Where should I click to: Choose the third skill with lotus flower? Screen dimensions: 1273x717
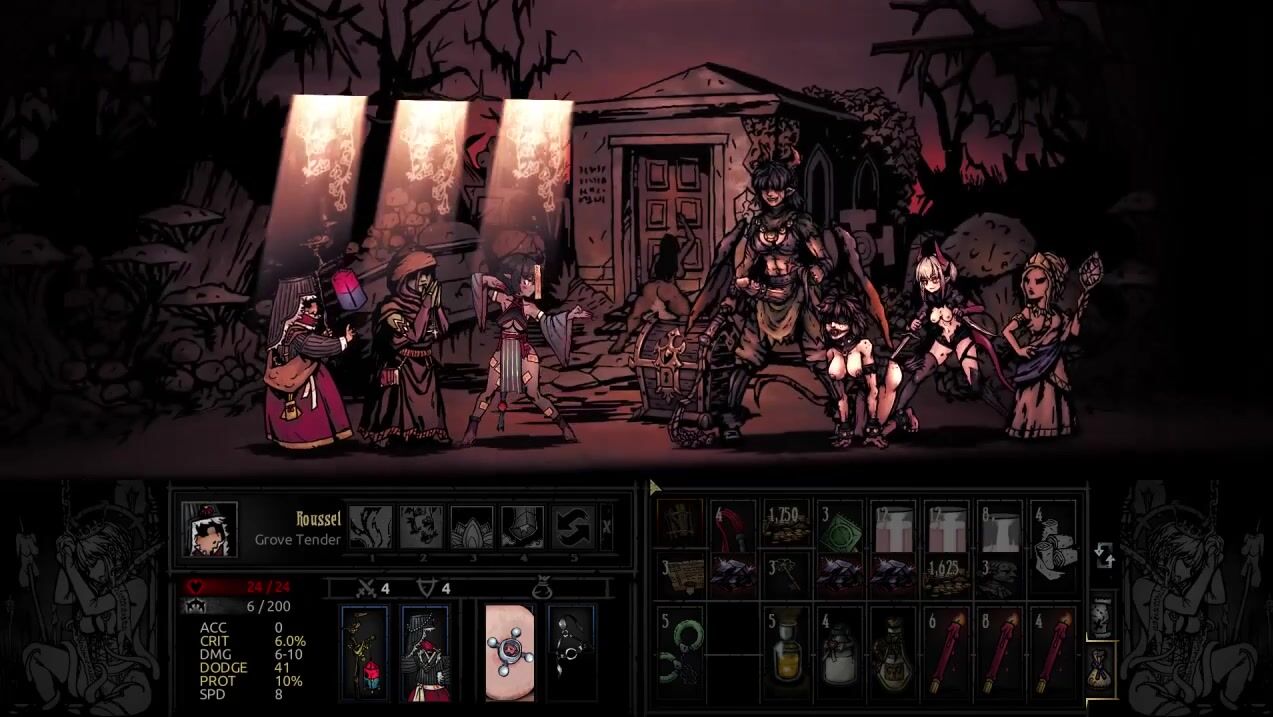(x=471, y=526)
